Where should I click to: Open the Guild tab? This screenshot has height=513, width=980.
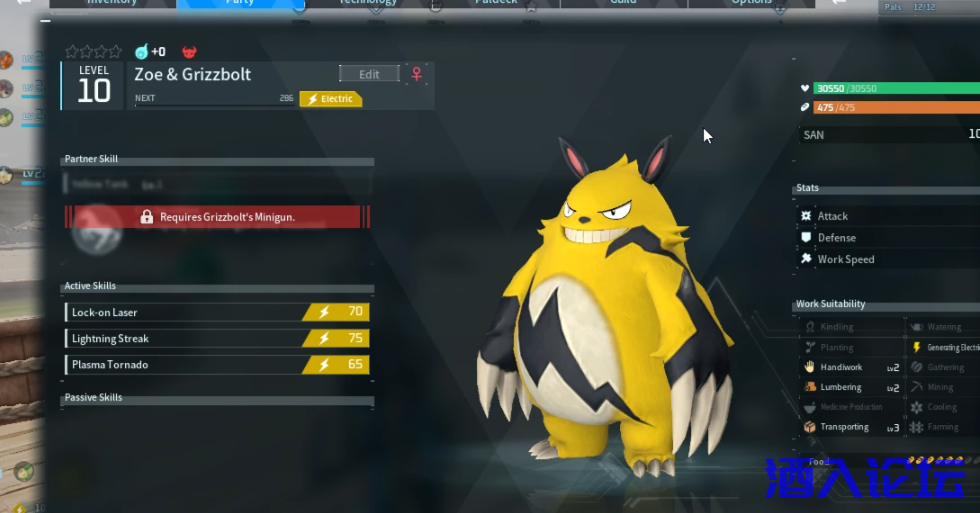point(624,3)
